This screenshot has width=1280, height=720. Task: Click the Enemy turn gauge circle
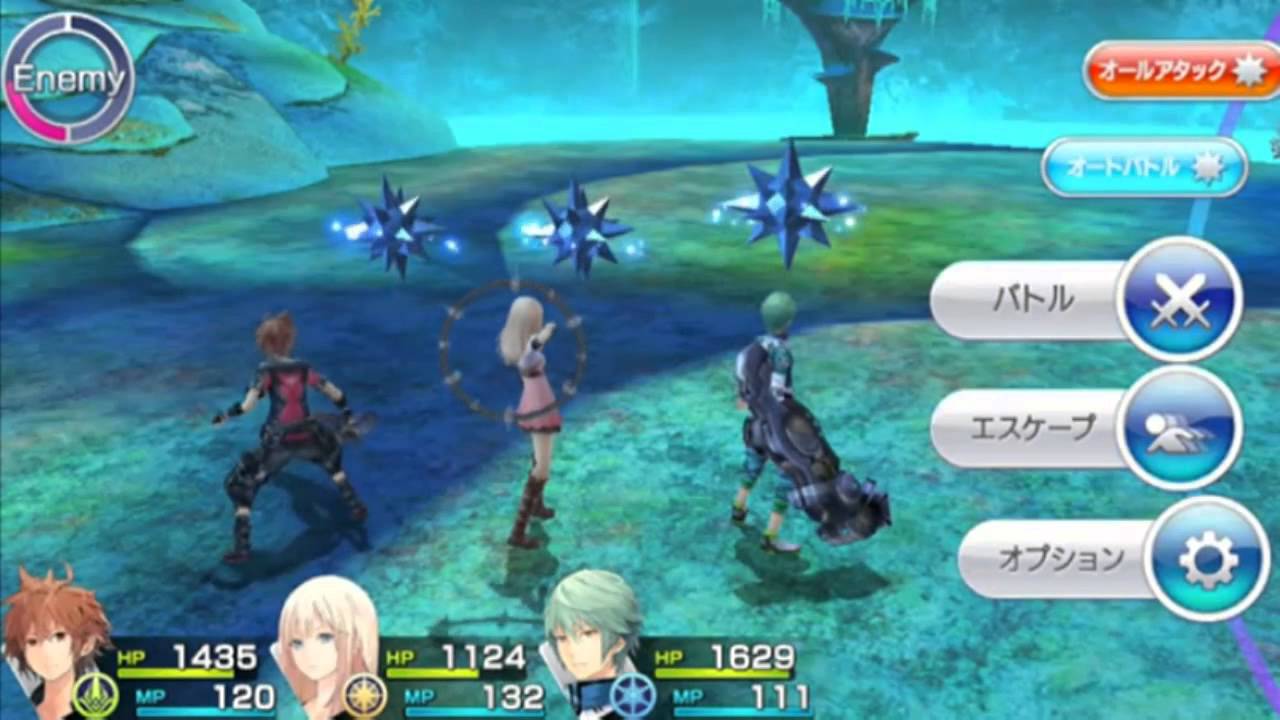pyautogui.click(x=68, y=78)
